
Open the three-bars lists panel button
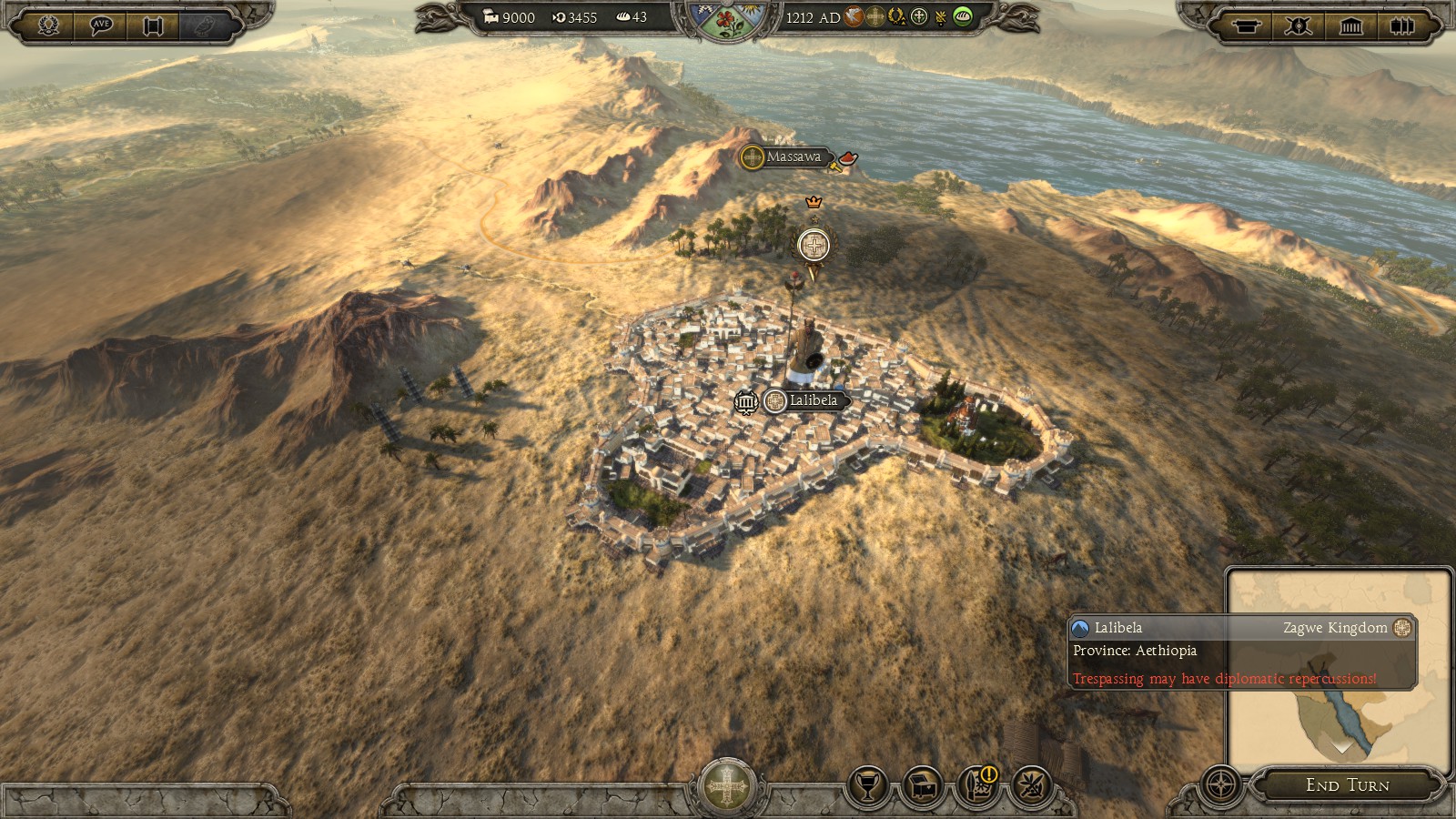[1402, 25]
